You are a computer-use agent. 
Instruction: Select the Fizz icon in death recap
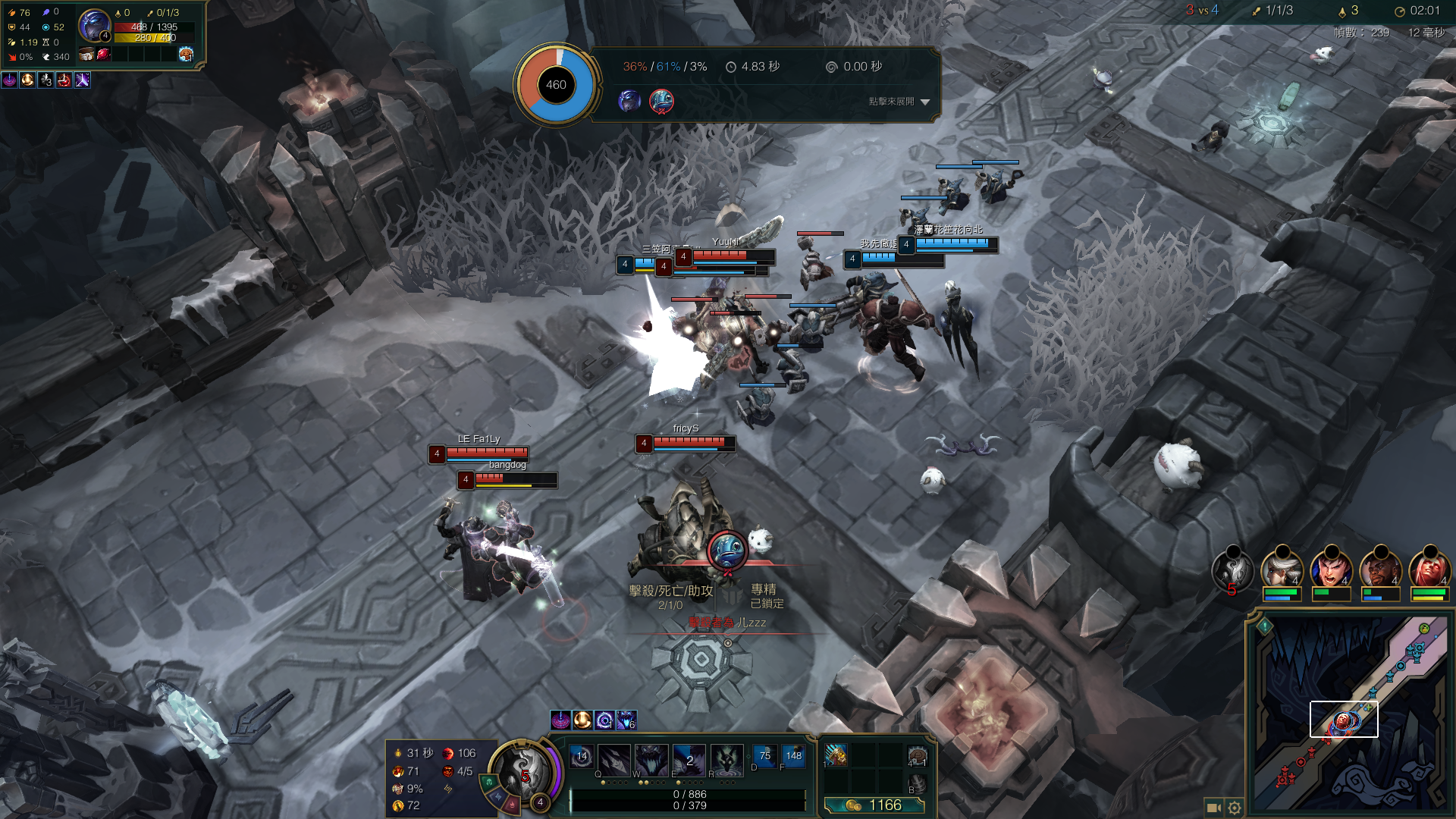pyautogui.click(x=661, y=101)
